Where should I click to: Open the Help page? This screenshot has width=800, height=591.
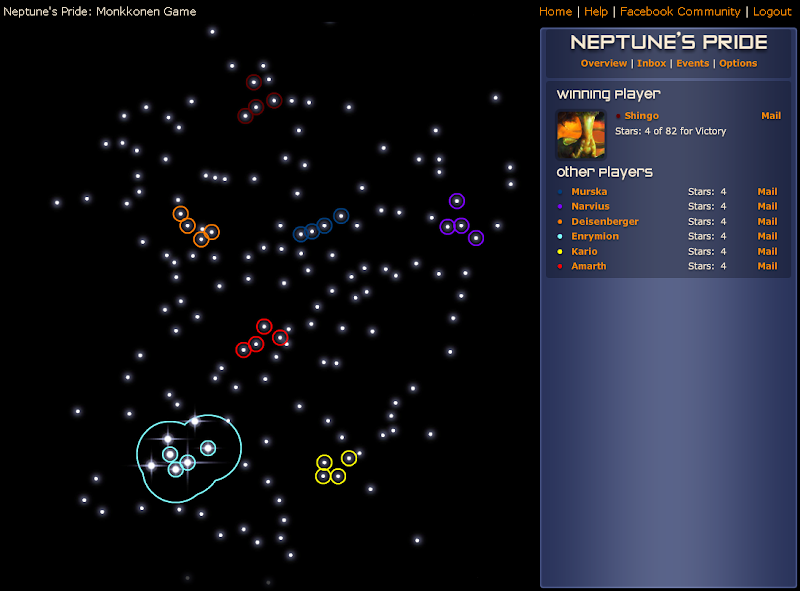(596, 12)
